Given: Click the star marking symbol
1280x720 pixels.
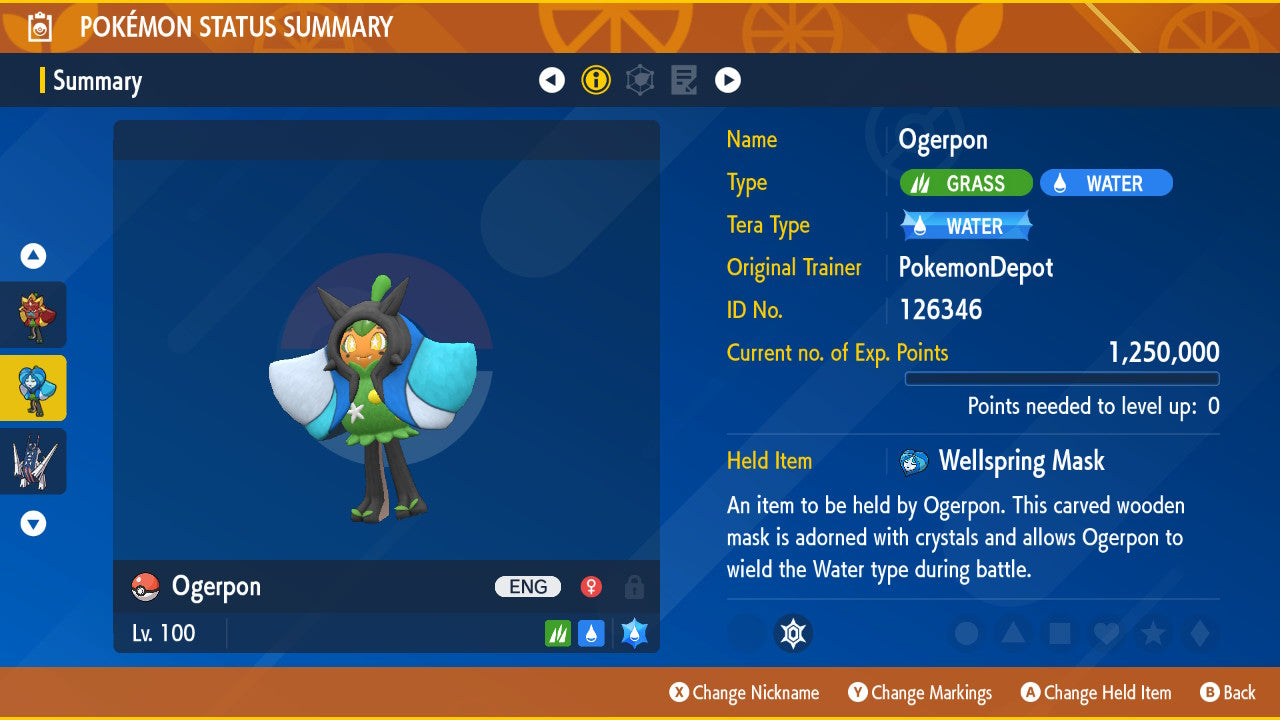Looking at the screenshot, I should pyautogui.click(x=1152, y=633).
